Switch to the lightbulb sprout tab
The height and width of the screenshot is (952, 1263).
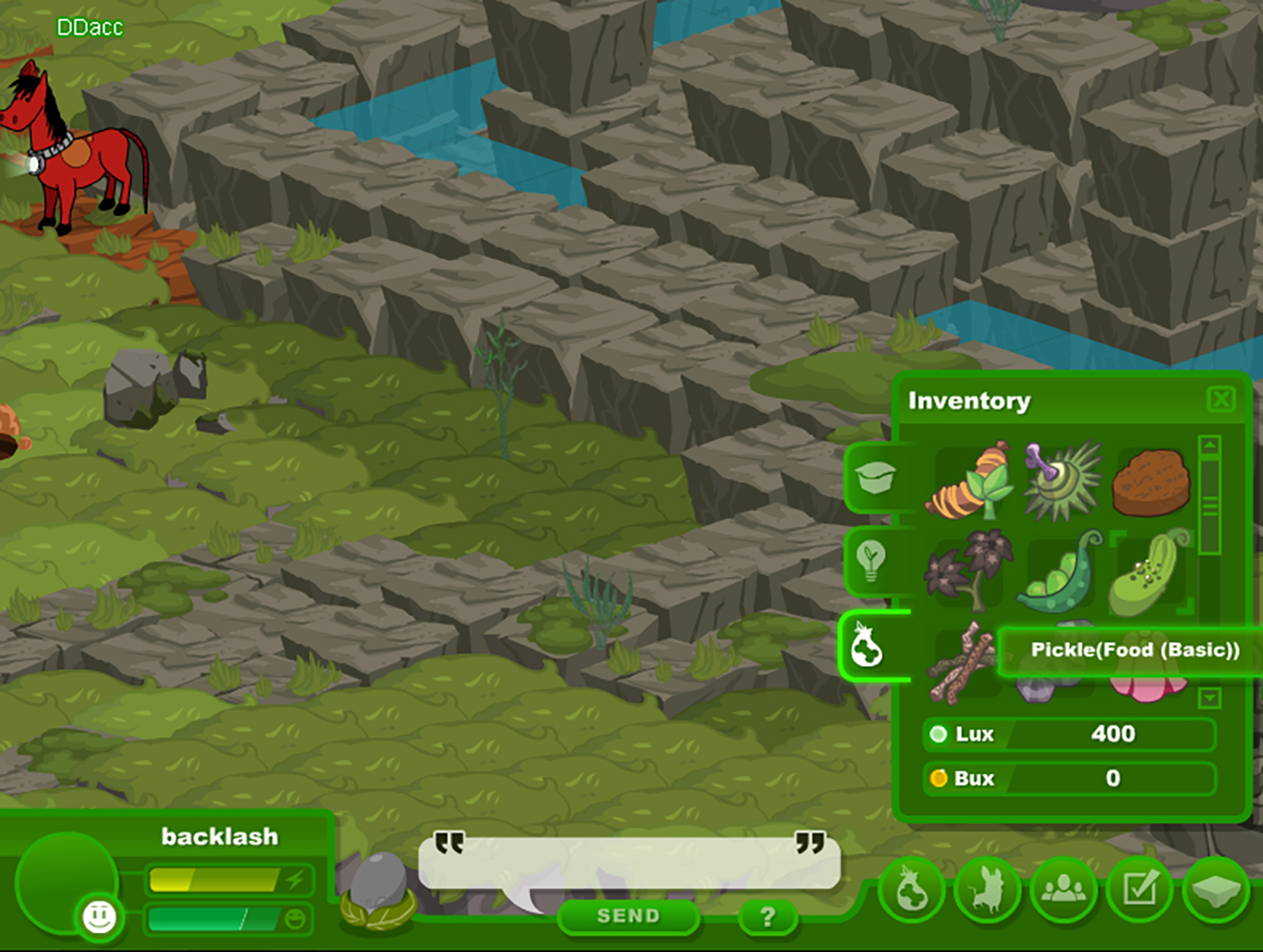coord(871,559)
